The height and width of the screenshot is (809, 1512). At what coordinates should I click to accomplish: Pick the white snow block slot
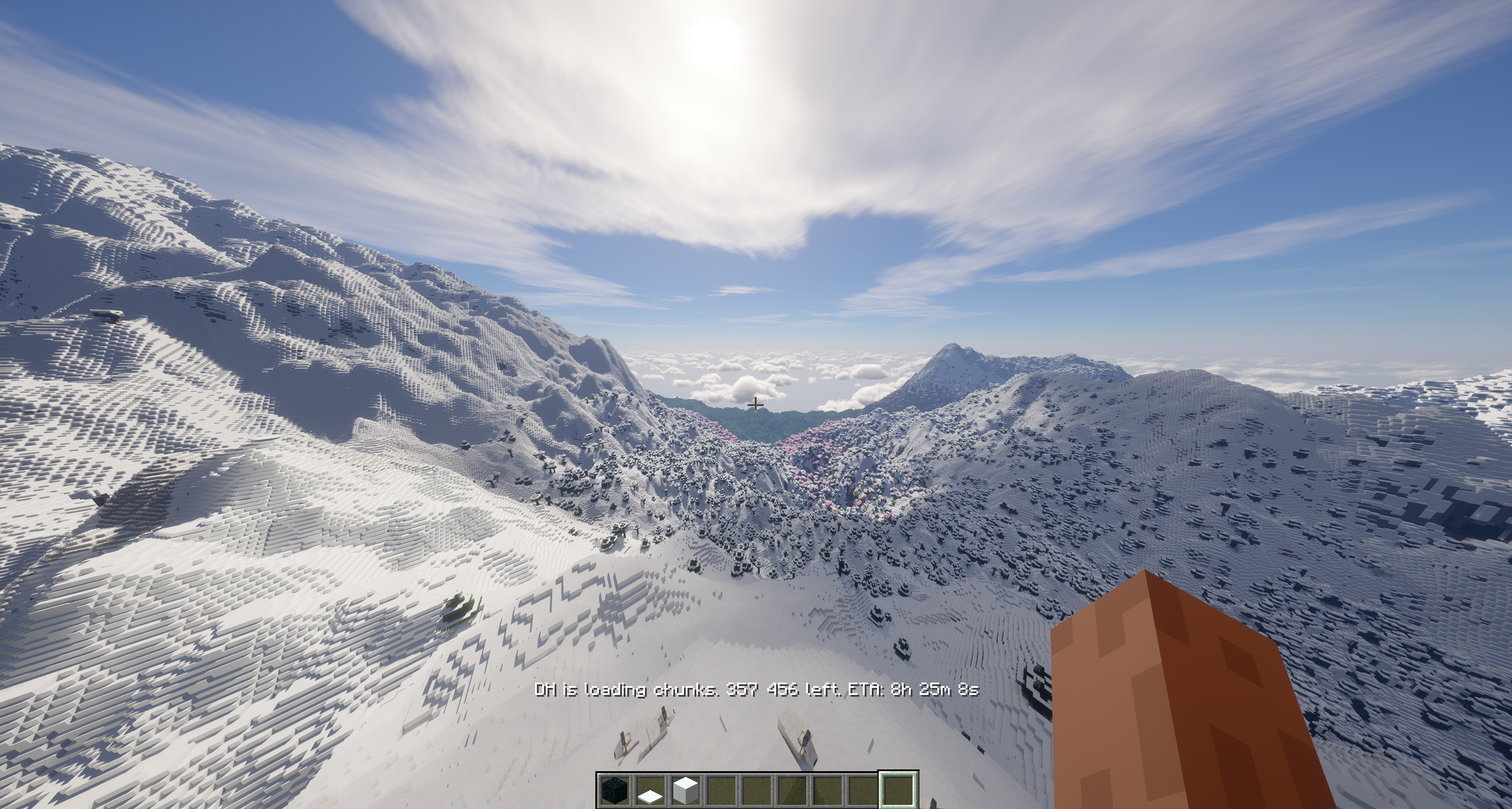[685, 790]
